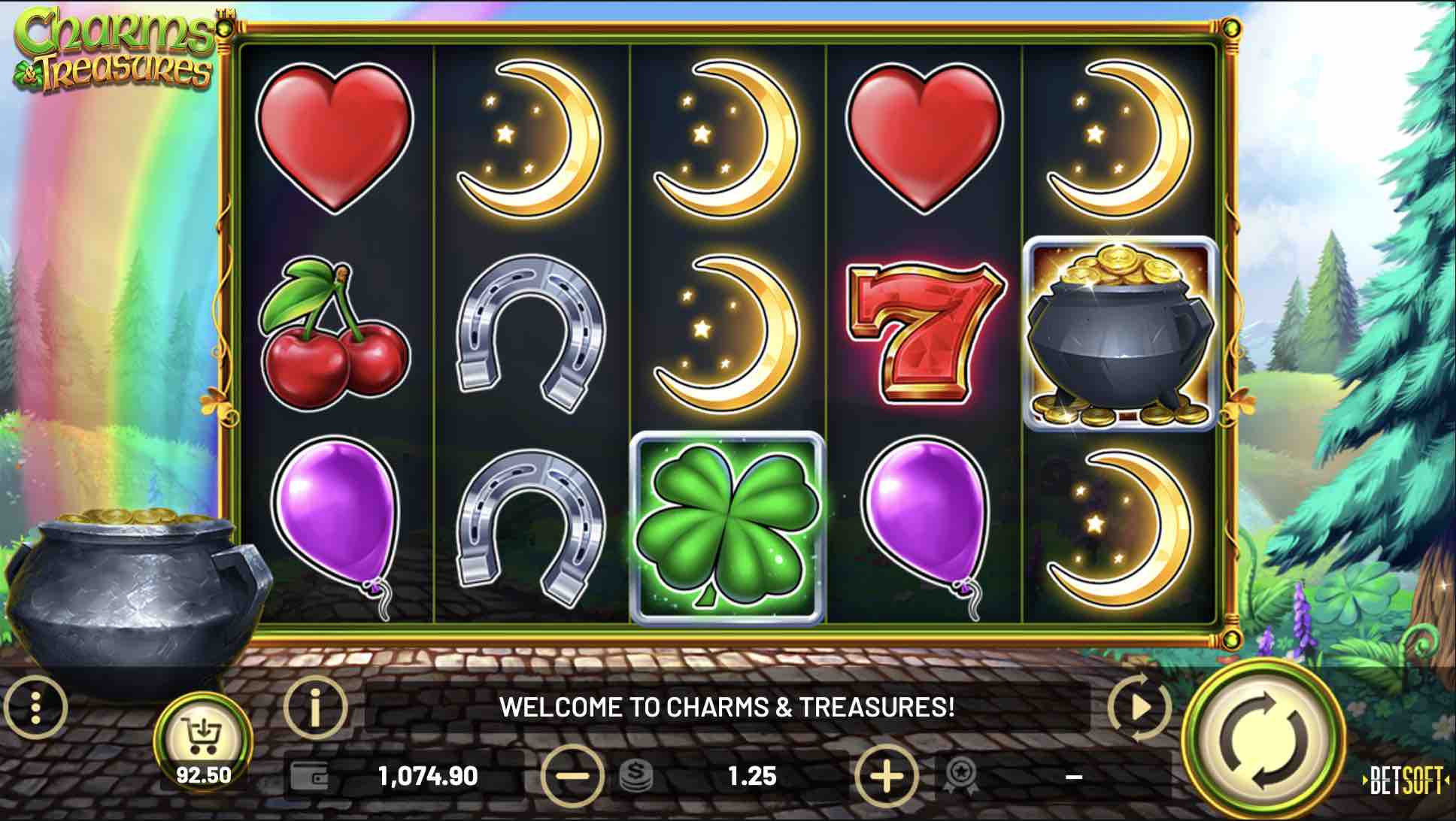
Task: Buy the bonus feature for 92.50
Action: [202, 741]
